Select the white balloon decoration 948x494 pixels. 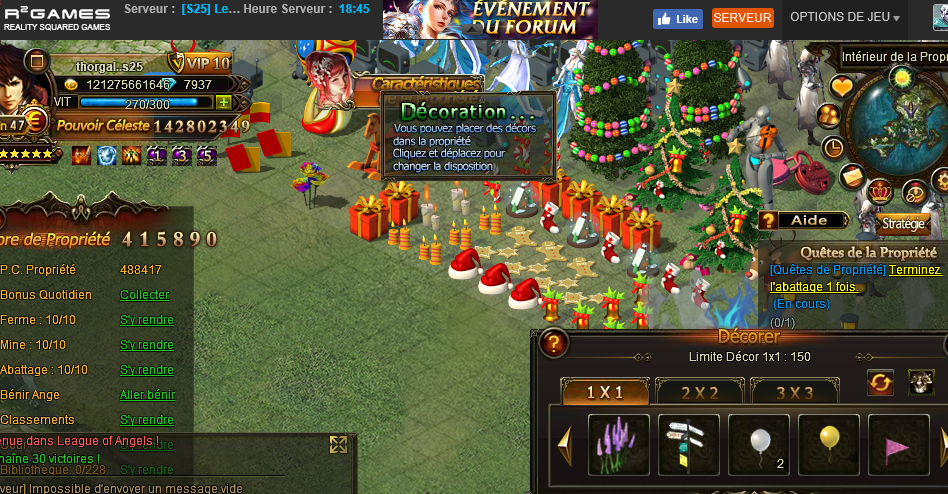pyautogui.click(x=759, y=444)
